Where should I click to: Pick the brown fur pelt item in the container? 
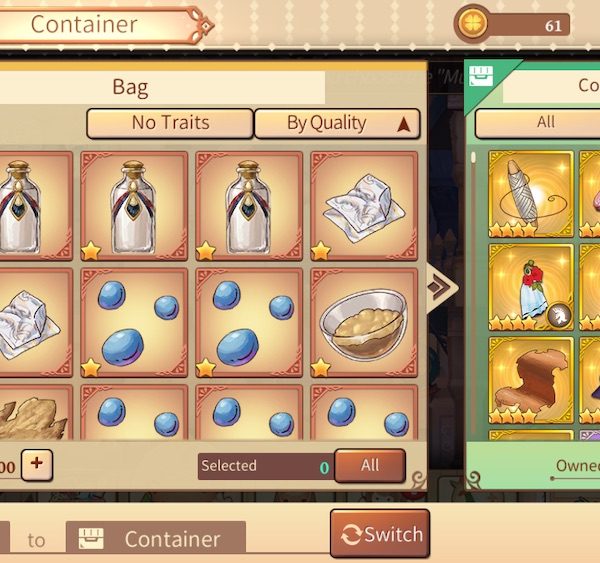530,380
